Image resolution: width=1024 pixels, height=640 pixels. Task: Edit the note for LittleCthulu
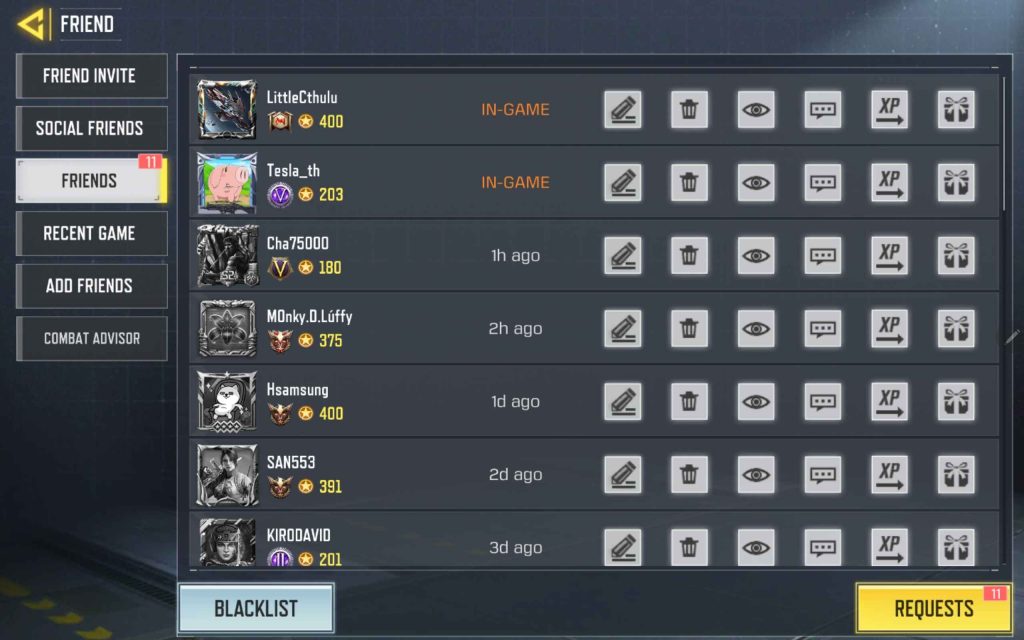623,110
